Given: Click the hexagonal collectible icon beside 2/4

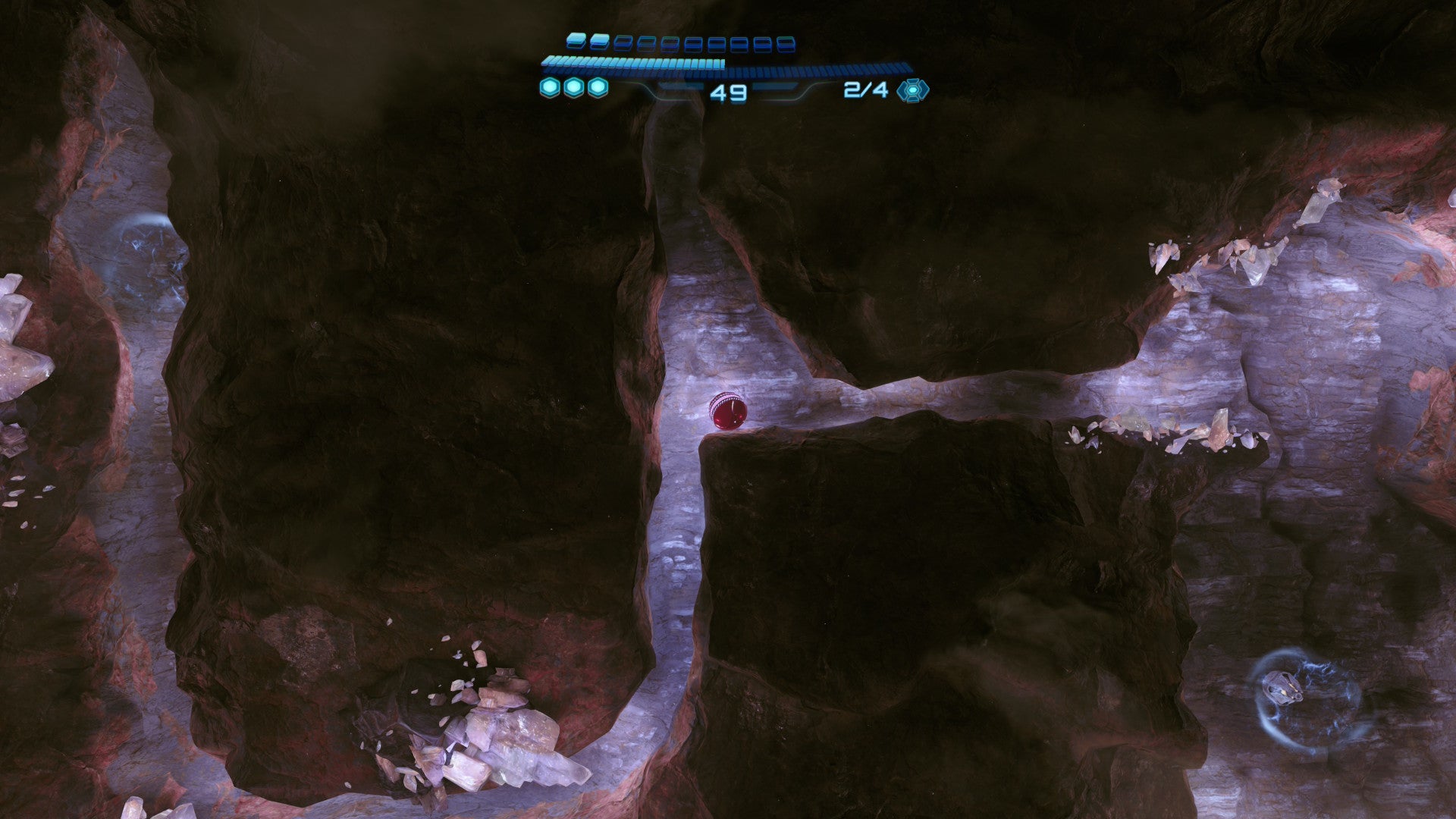Looking at the screenshot, I should tap(912, 90).
